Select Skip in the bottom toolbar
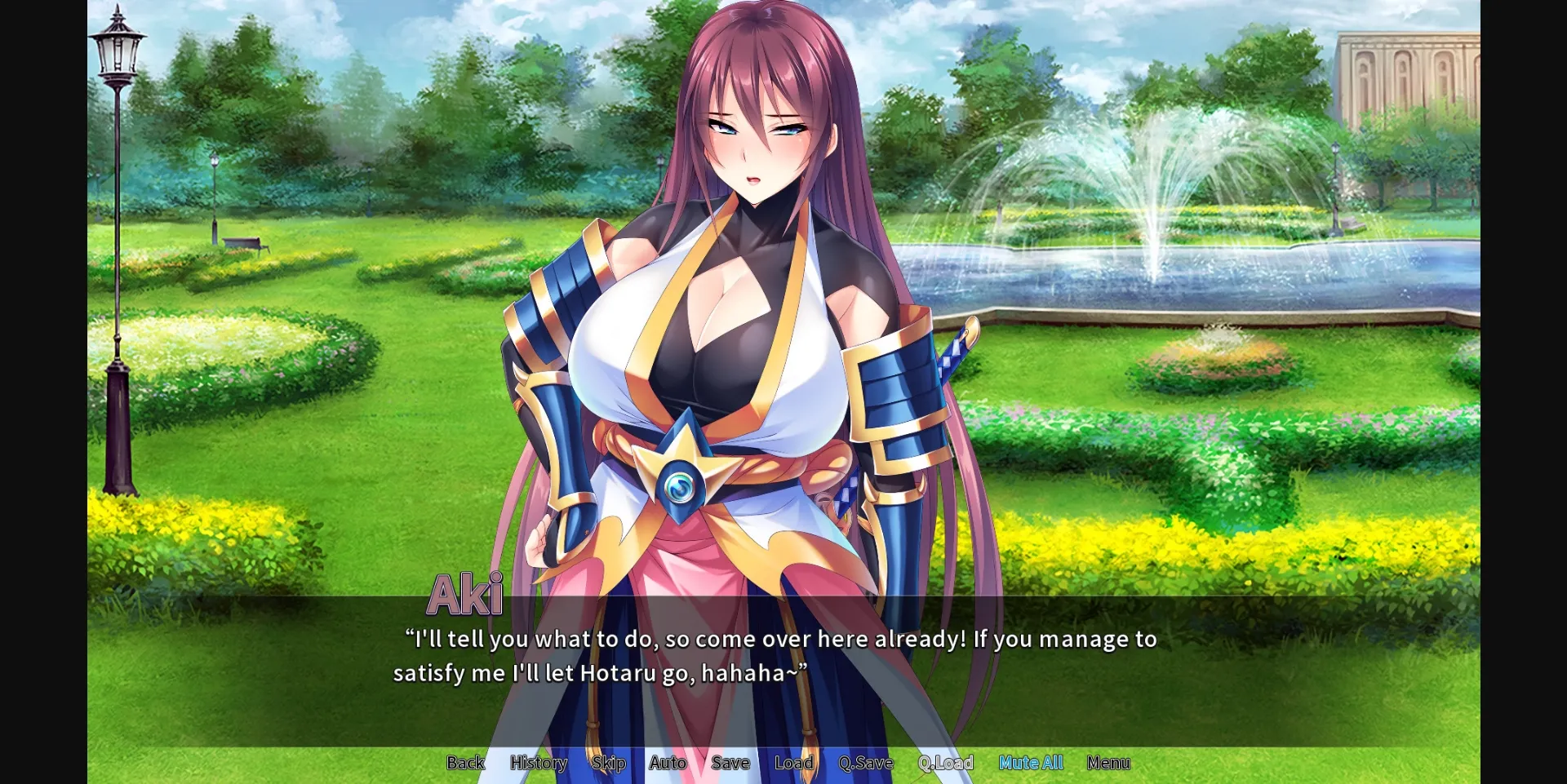The height and width of the screenshot is (784, 1567). [607, 763]
